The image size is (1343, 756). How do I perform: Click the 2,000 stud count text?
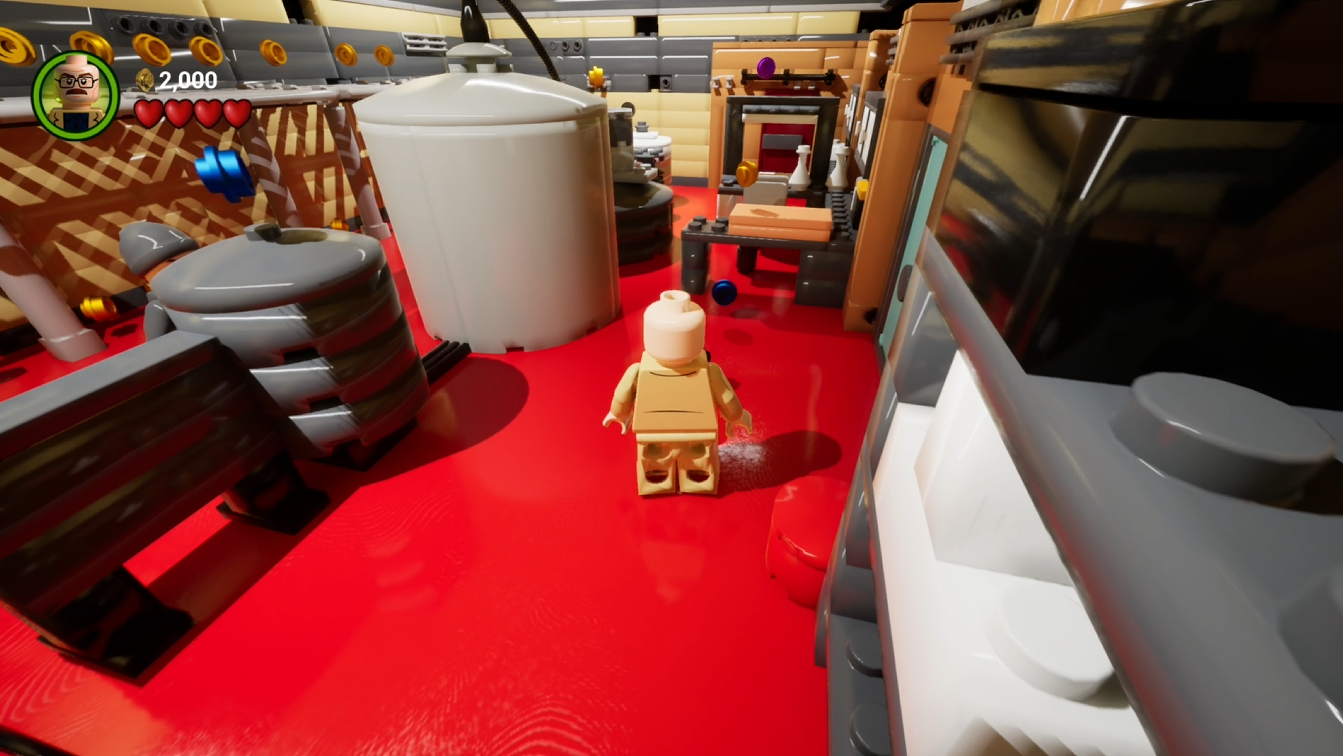[188, 79]
